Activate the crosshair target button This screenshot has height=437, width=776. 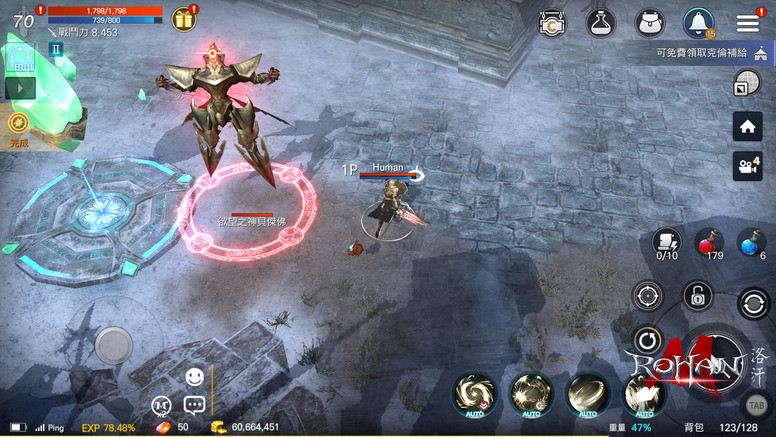click(x=647, y=296)
